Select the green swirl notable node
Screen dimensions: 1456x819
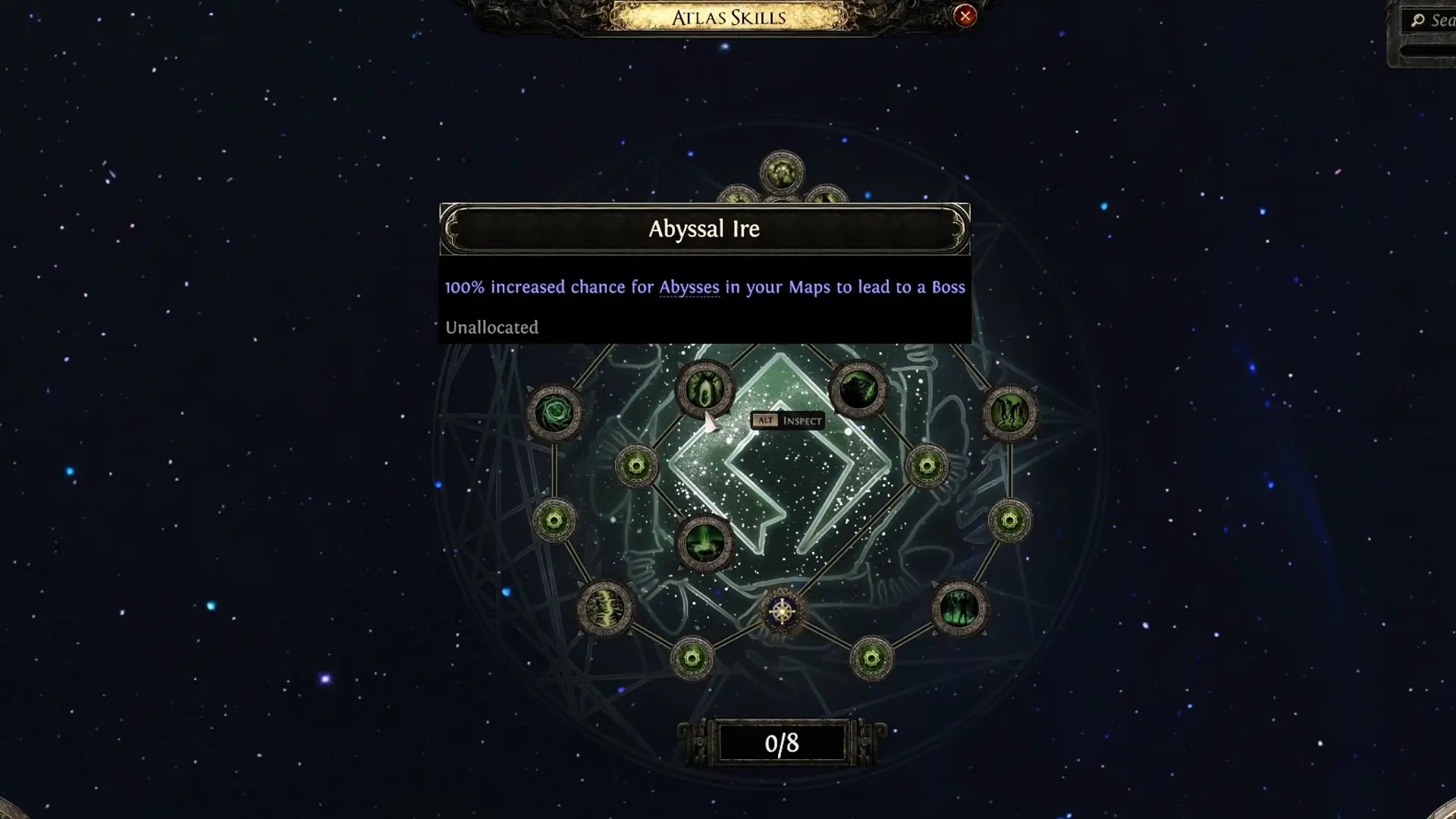point(554,413)
